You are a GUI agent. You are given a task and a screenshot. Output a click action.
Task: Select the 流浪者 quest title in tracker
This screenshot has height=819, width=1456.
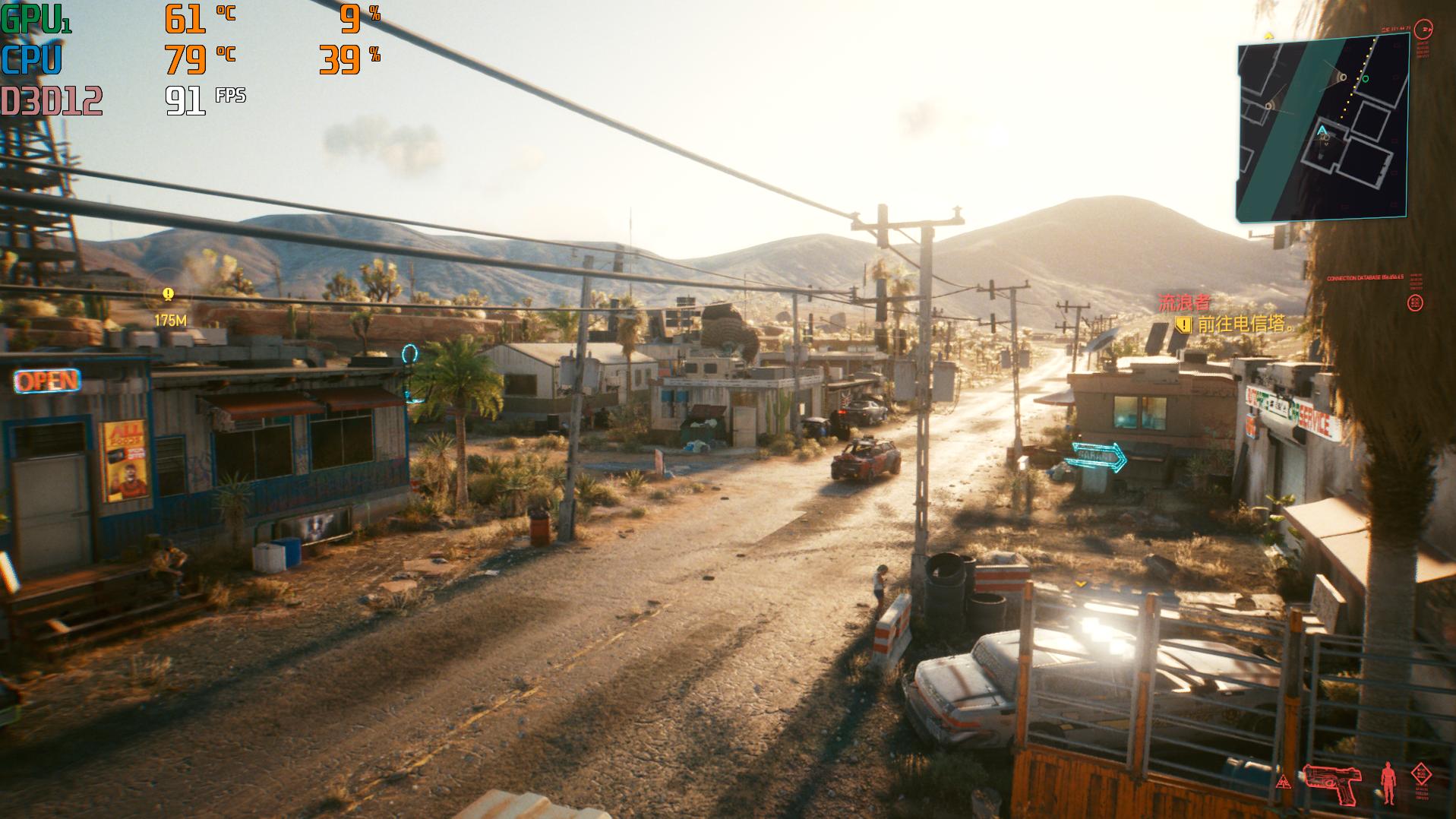(1184, 303)
